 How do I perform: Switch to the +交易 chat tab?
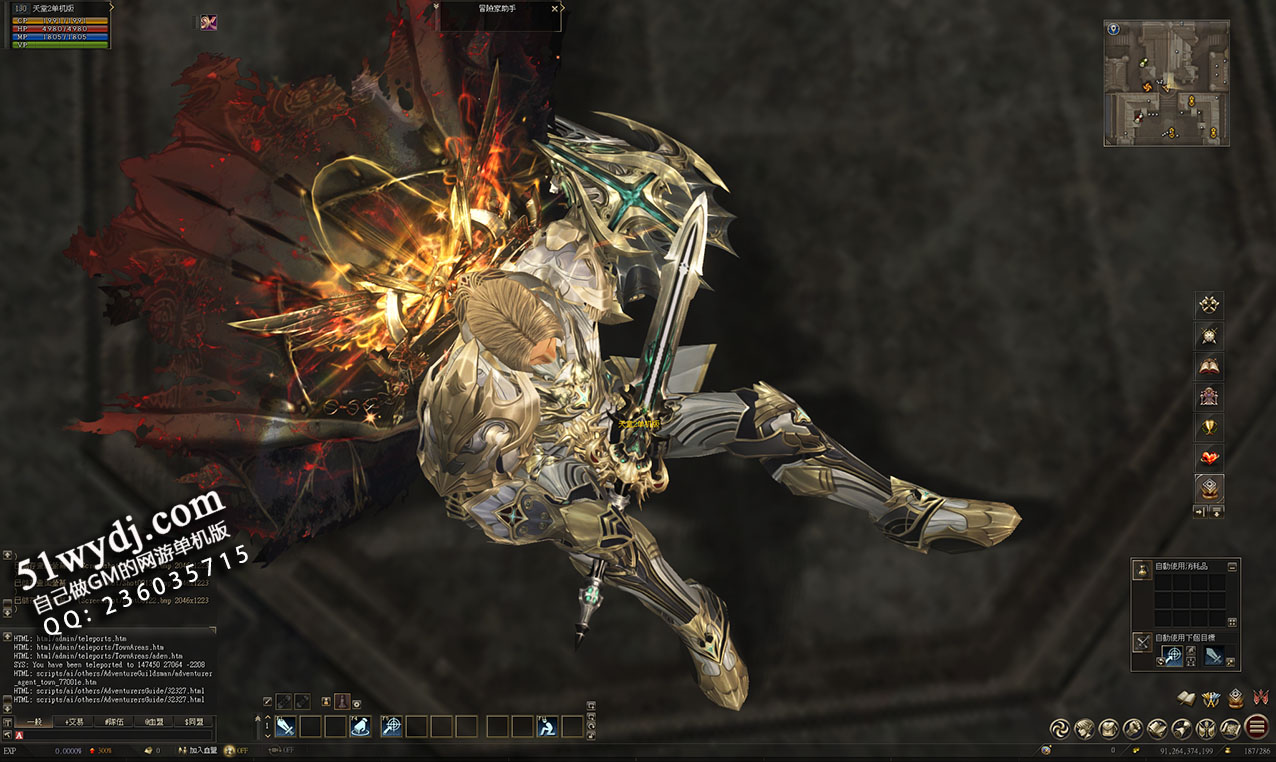tap(74, 721)
